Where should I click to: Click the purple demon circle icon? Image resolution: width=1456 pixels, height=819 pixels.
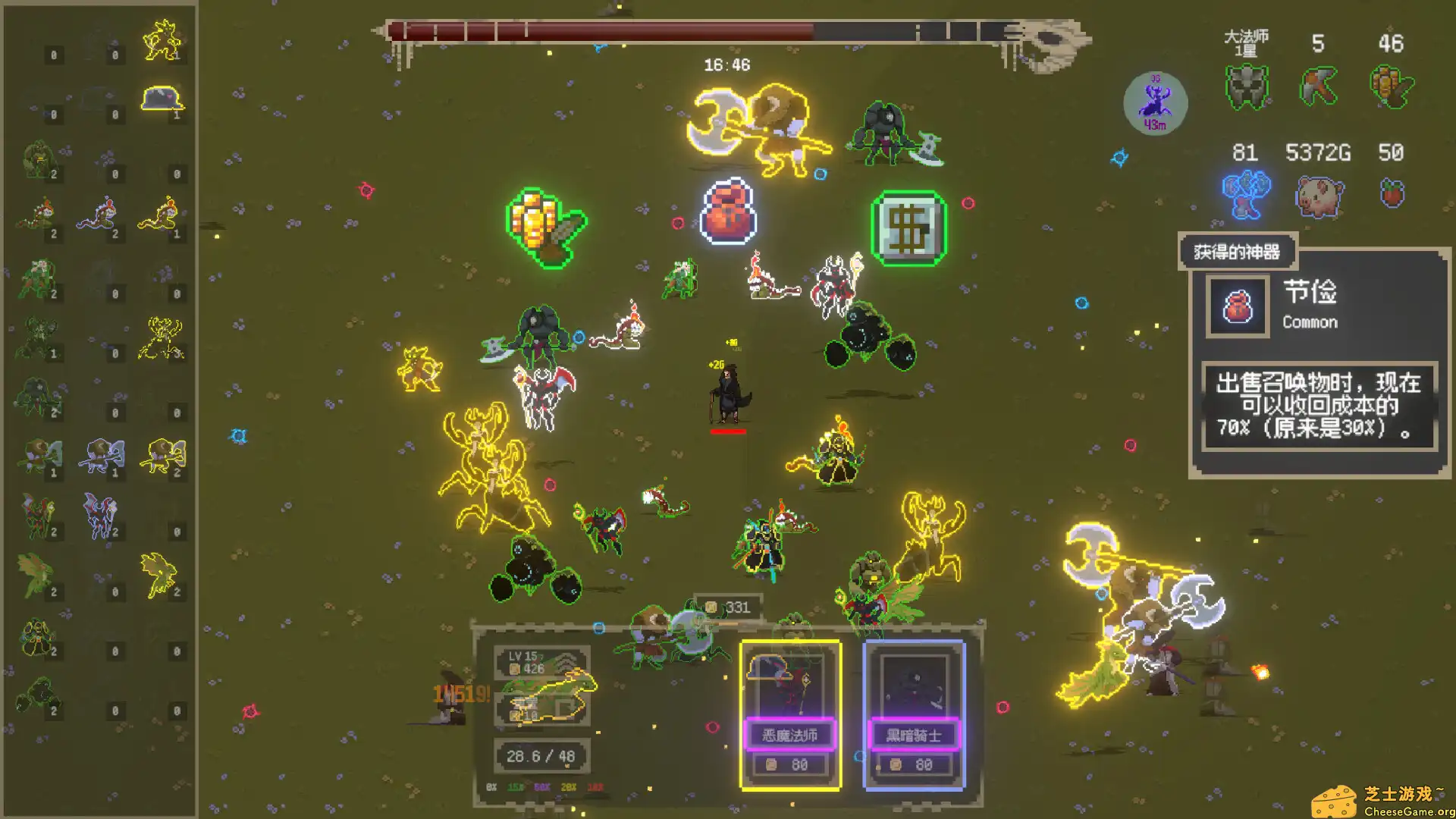pos(1155,103)
